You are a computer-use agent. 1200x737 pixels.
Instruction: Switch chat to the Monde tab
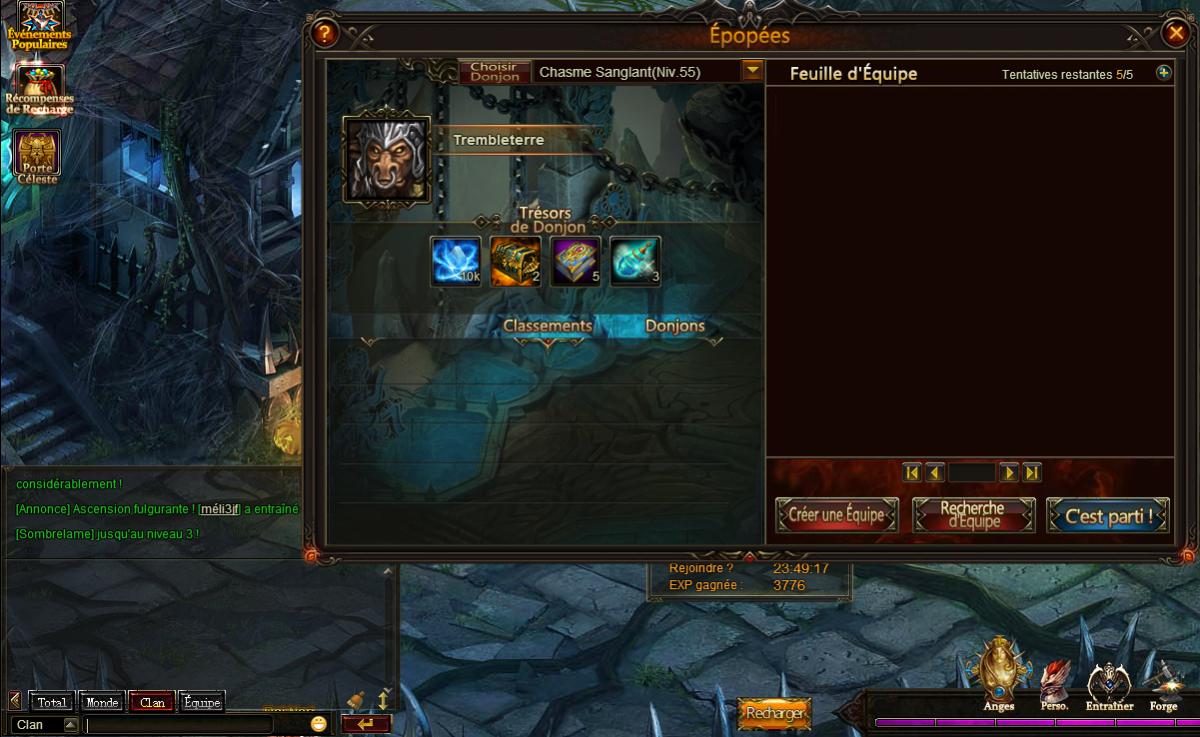102,702
